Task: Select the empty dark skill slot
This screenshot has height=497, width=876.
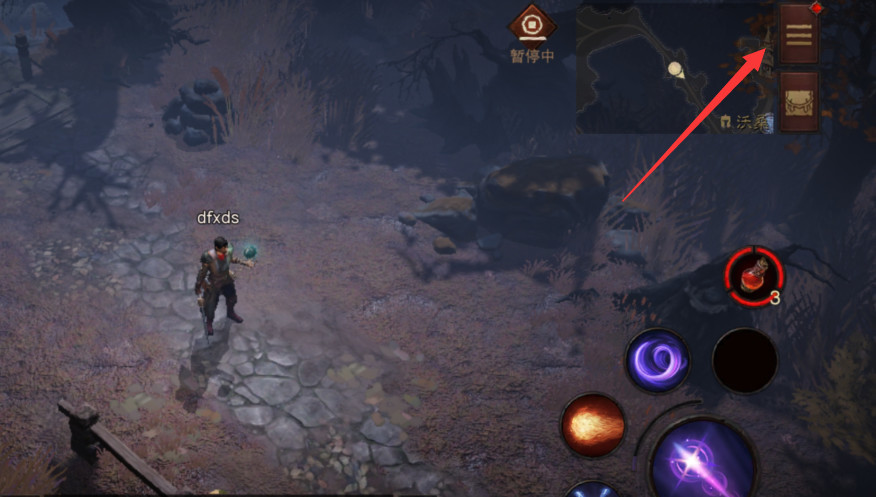Action: [x=745, y=360]
